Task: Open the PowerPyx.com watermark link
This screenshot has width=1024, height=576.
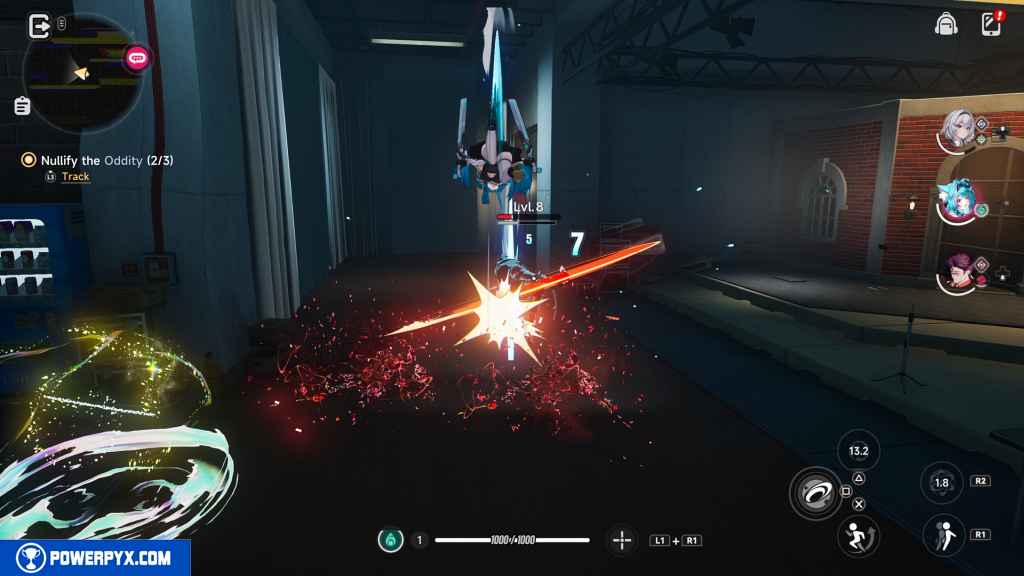Action: pyautogui.click(x=95, y=558)
